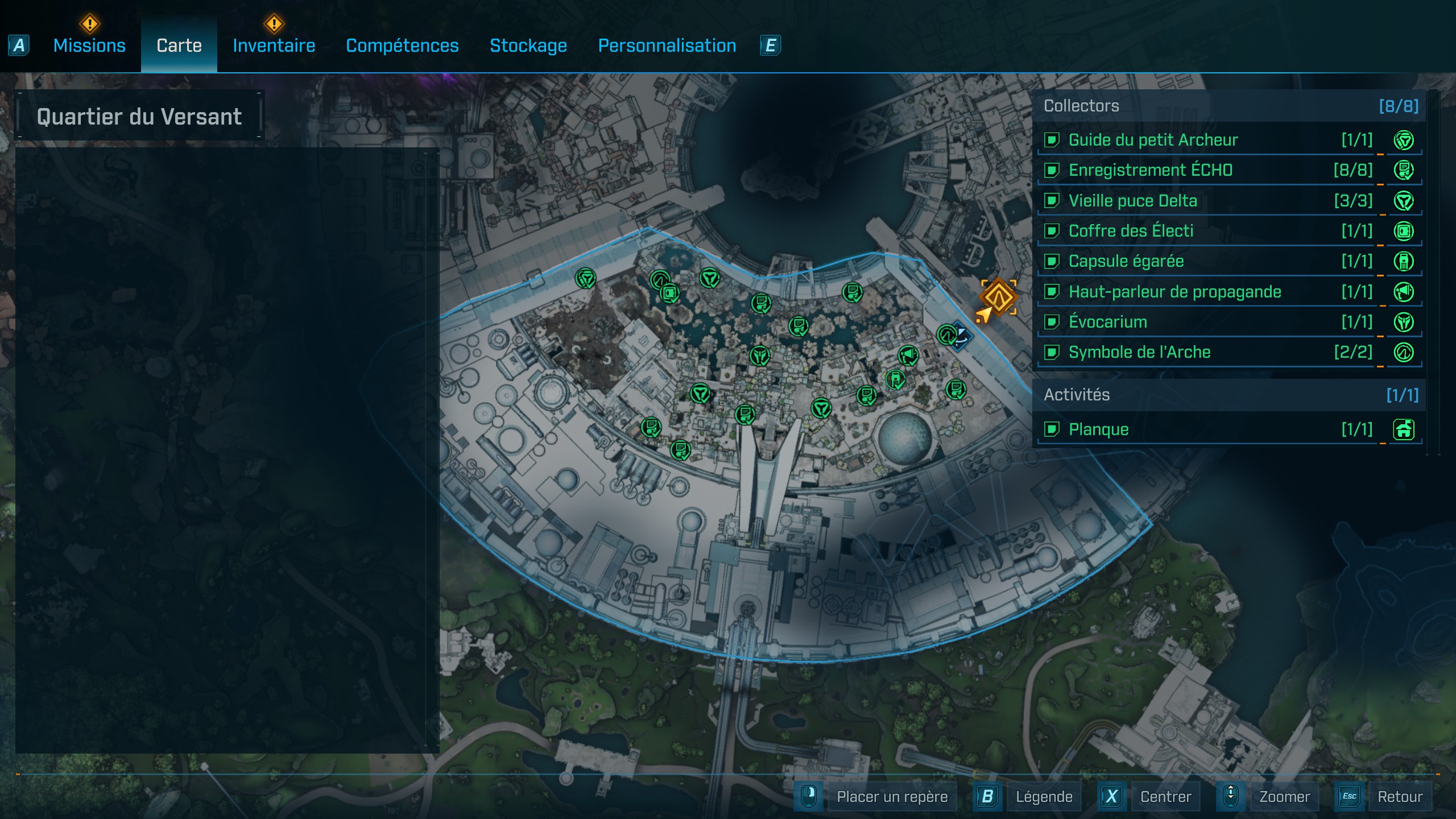Select the Carte tab
Image resolution: width=1456 pixels, height=819 pixels.
pos(179,45)
